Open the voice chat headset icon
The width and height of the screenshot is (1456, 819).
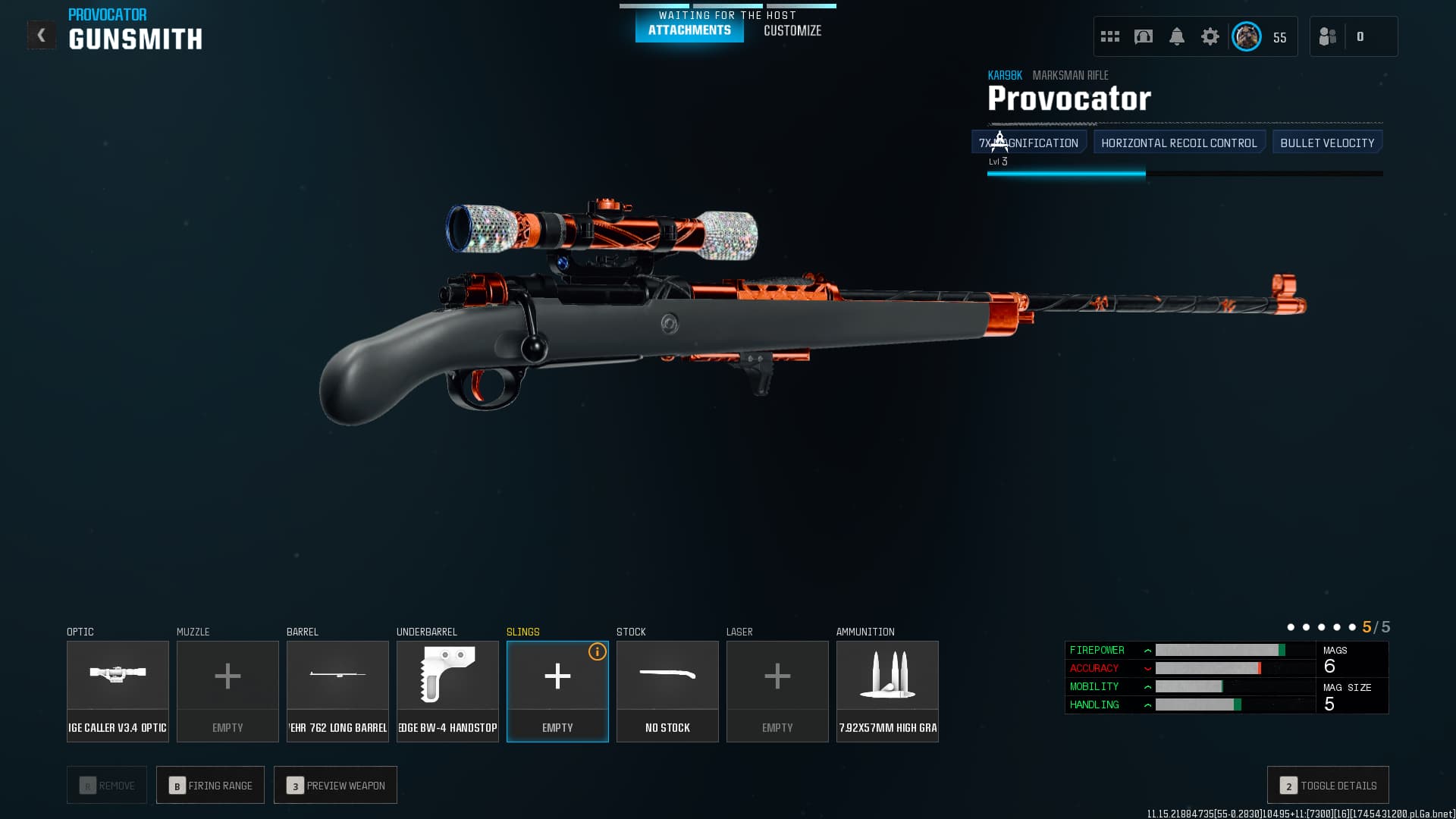(x=1144, y=36)
